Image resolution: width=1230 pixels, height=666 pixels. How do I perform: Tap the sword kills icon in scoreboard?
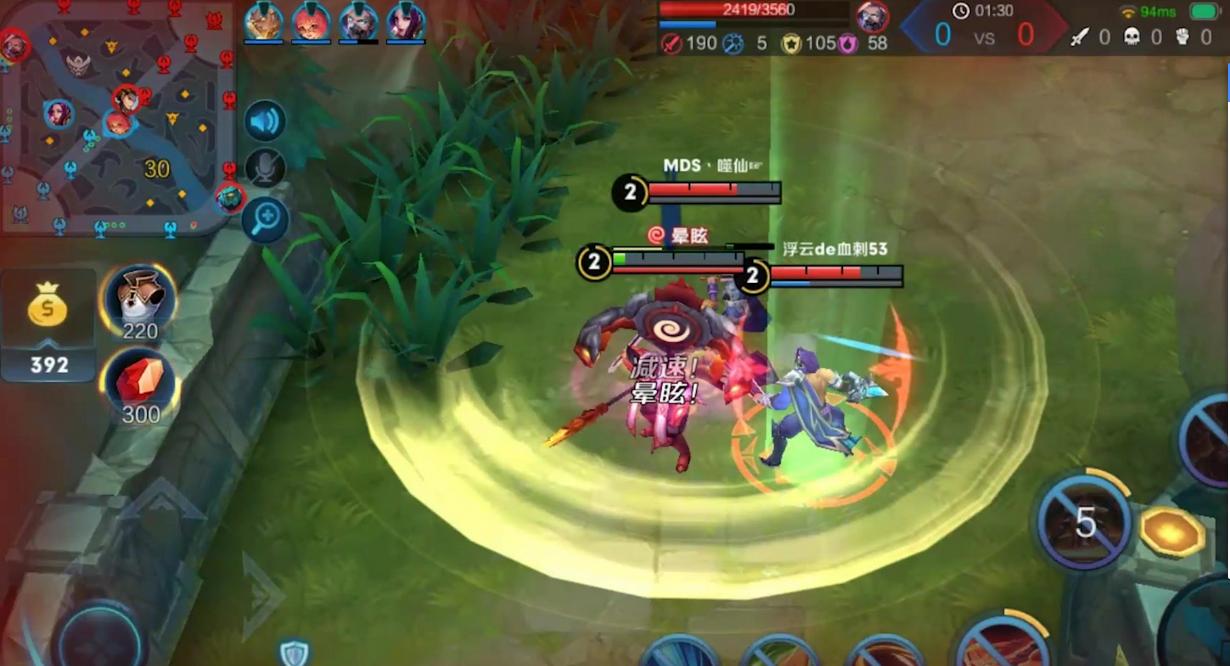pos(1079,37)
